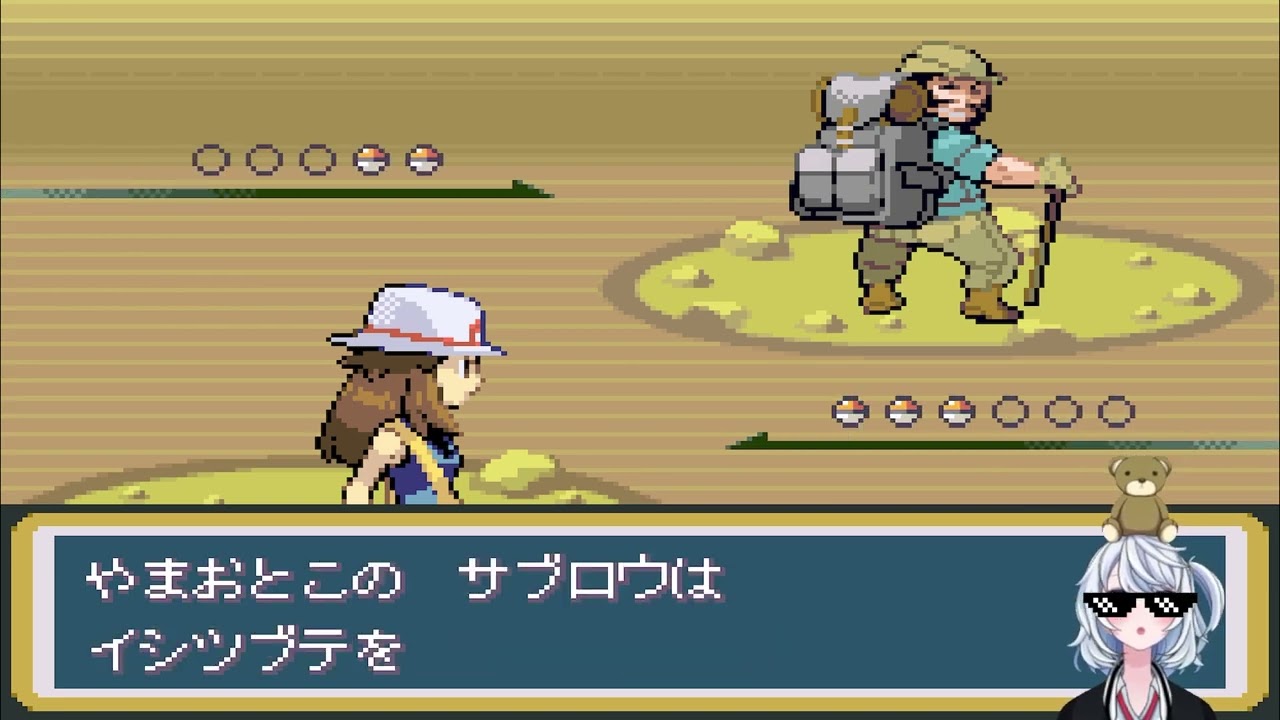This screenshot has height=720, width=1280.
Task: Select the first filled Poké Ball in opponent's lineup
Action: [x=372, y=159]
